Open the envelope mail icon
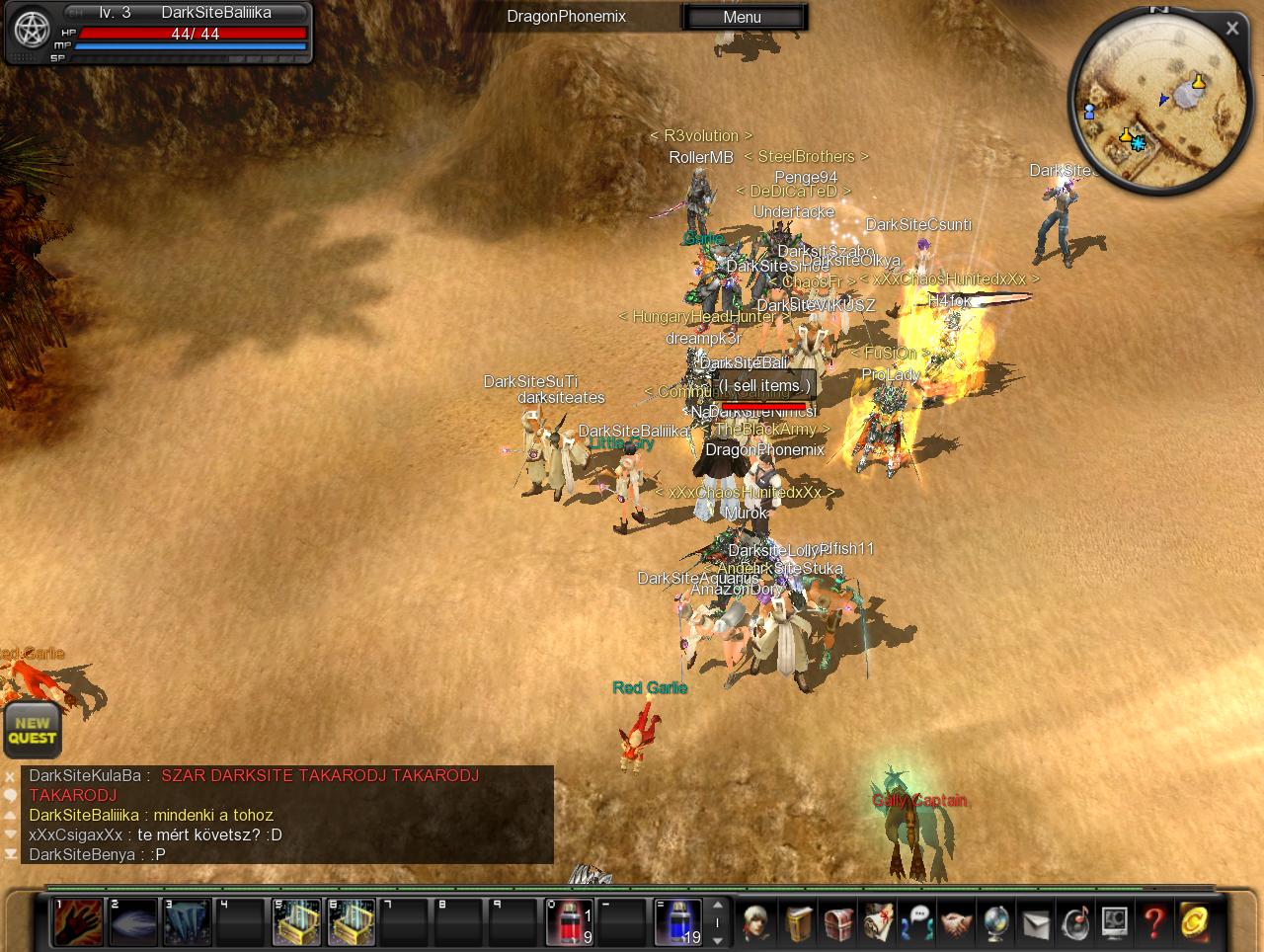This screenshot has height=952, width=1264. 1035,923
